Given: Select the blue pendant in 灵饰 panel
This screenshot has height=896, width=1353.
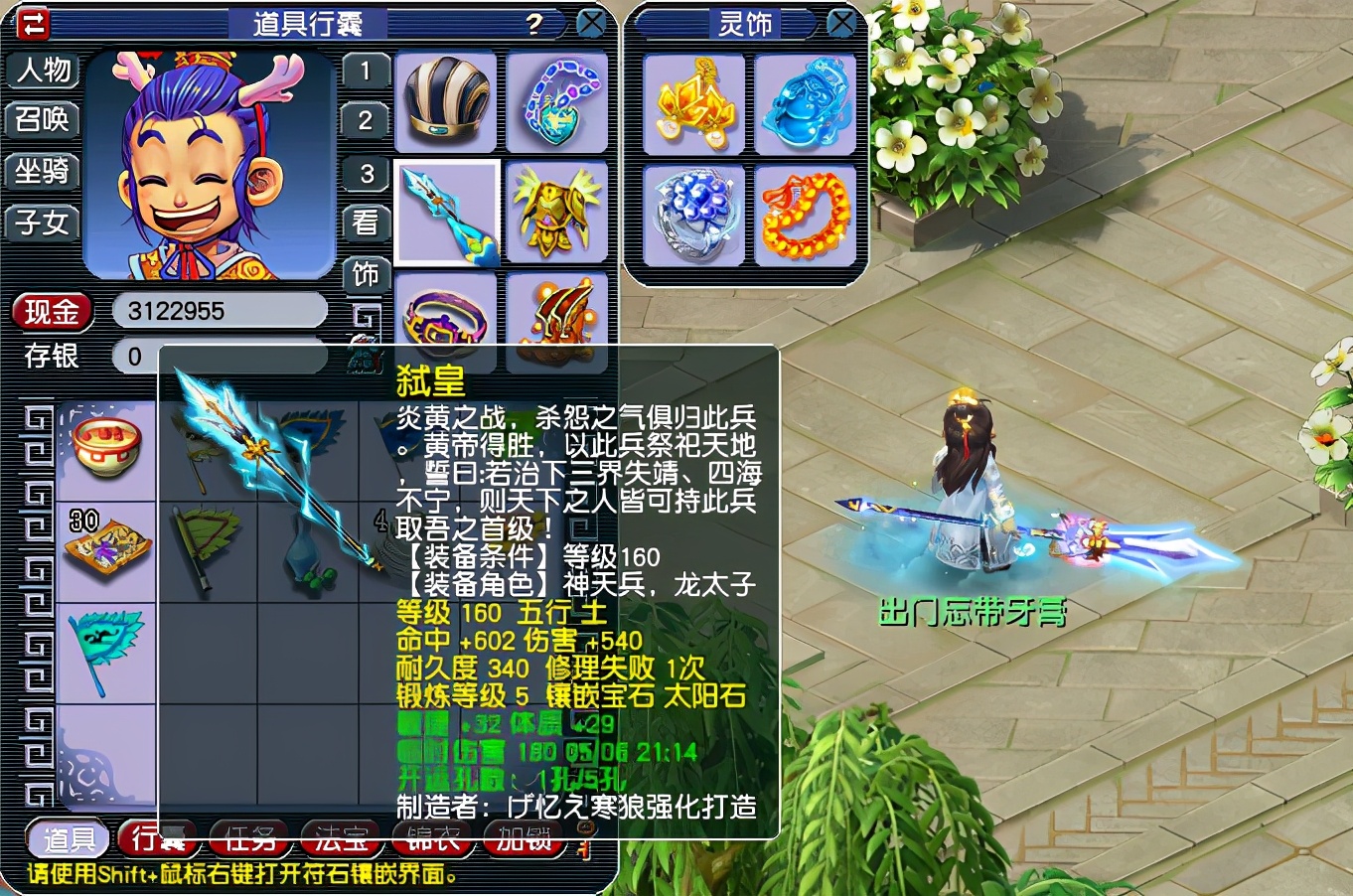Looking at the screenshot, I should point(807,105).
